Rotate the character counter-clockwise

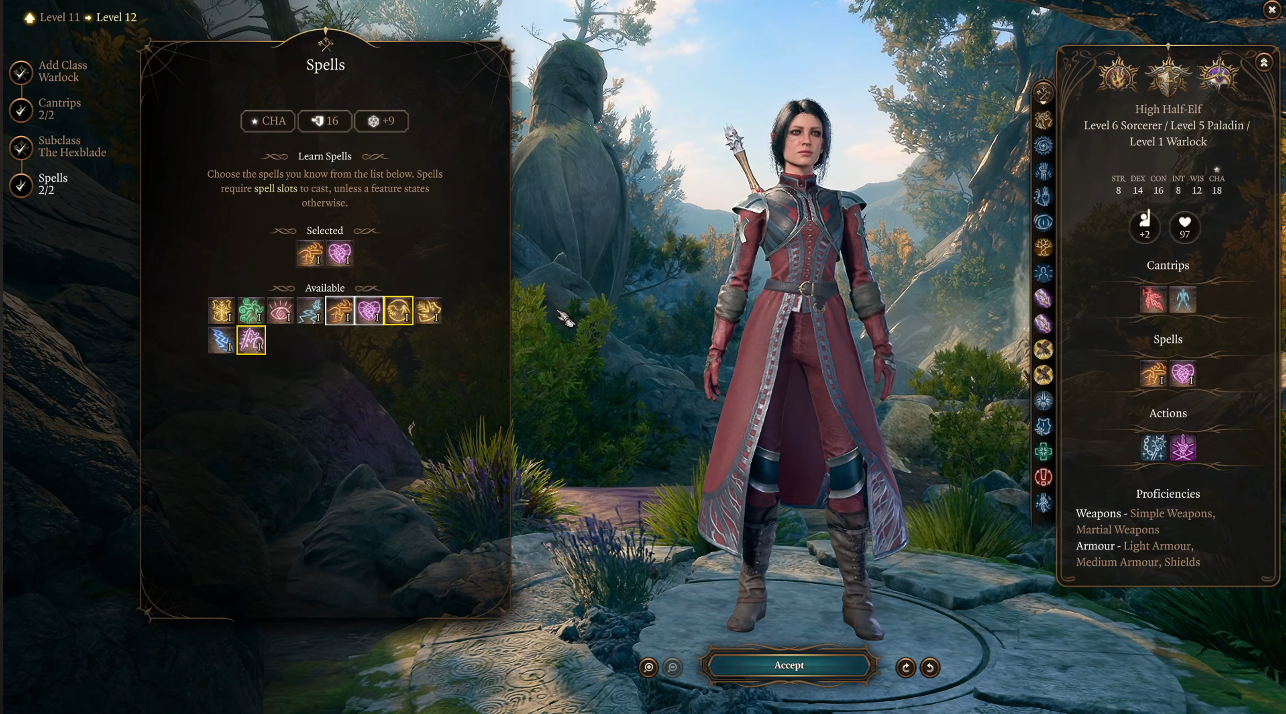click(x=930, y=667)
